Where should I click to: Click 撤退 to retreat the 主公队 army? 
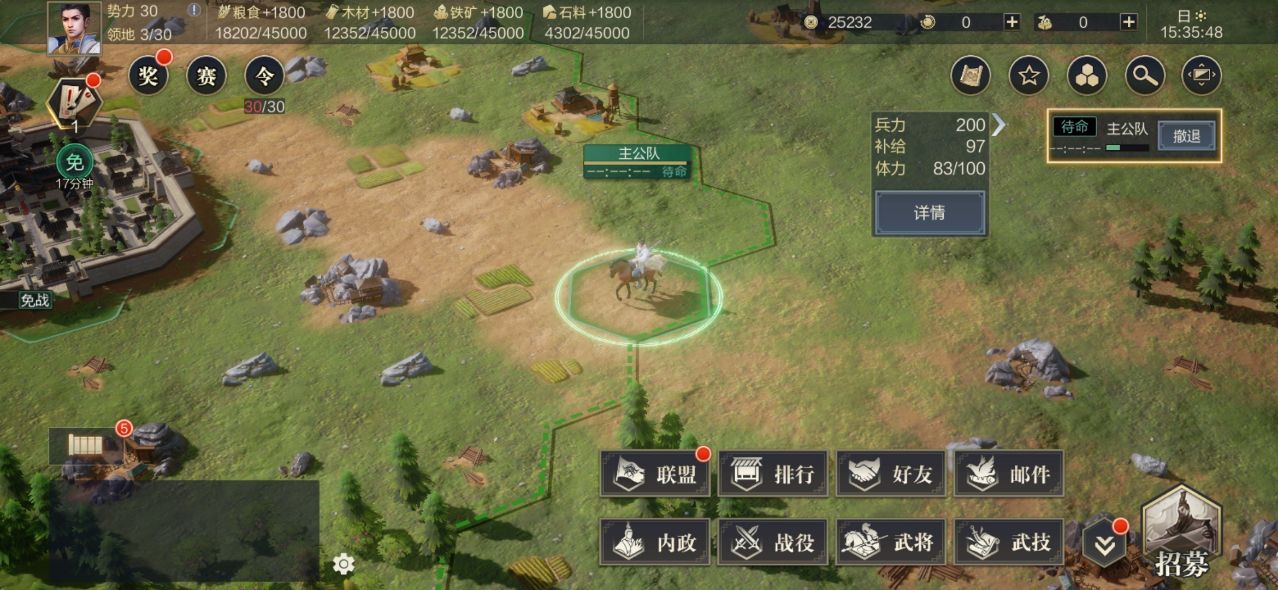click(1186, 136)
